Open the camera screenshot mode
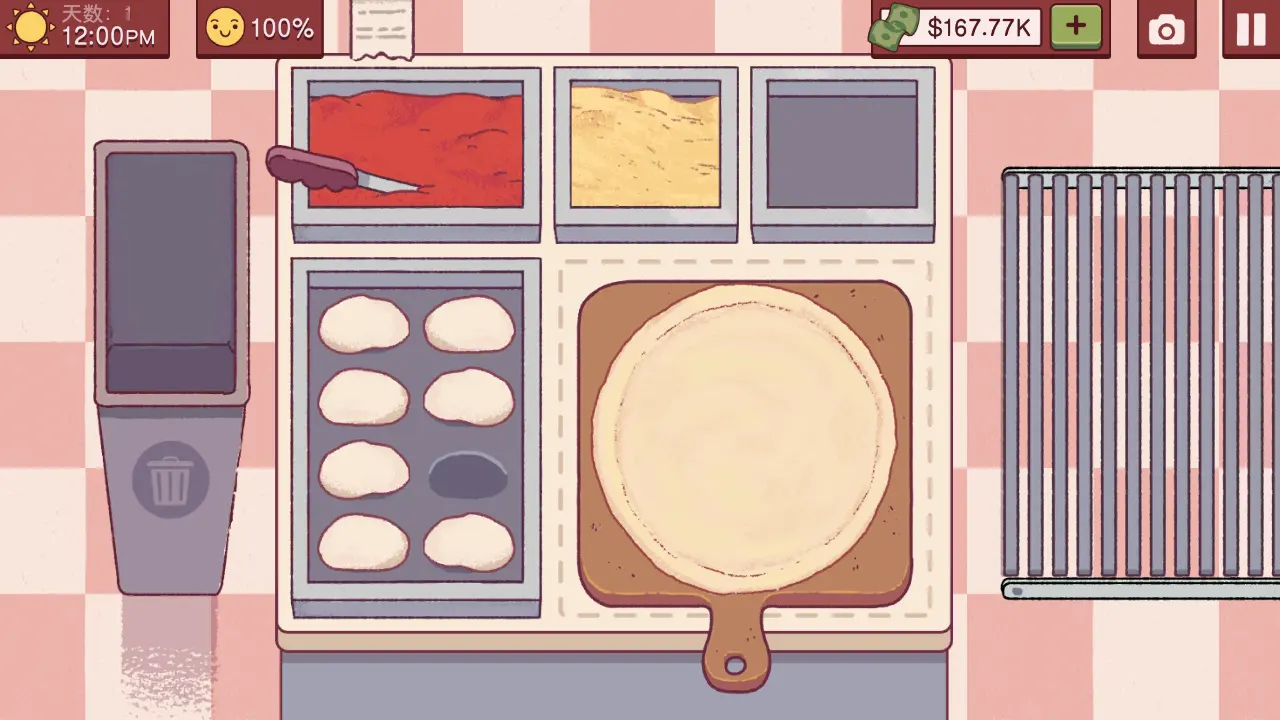The height and width of the screenshot is (720, 1280). point(1166,29)
